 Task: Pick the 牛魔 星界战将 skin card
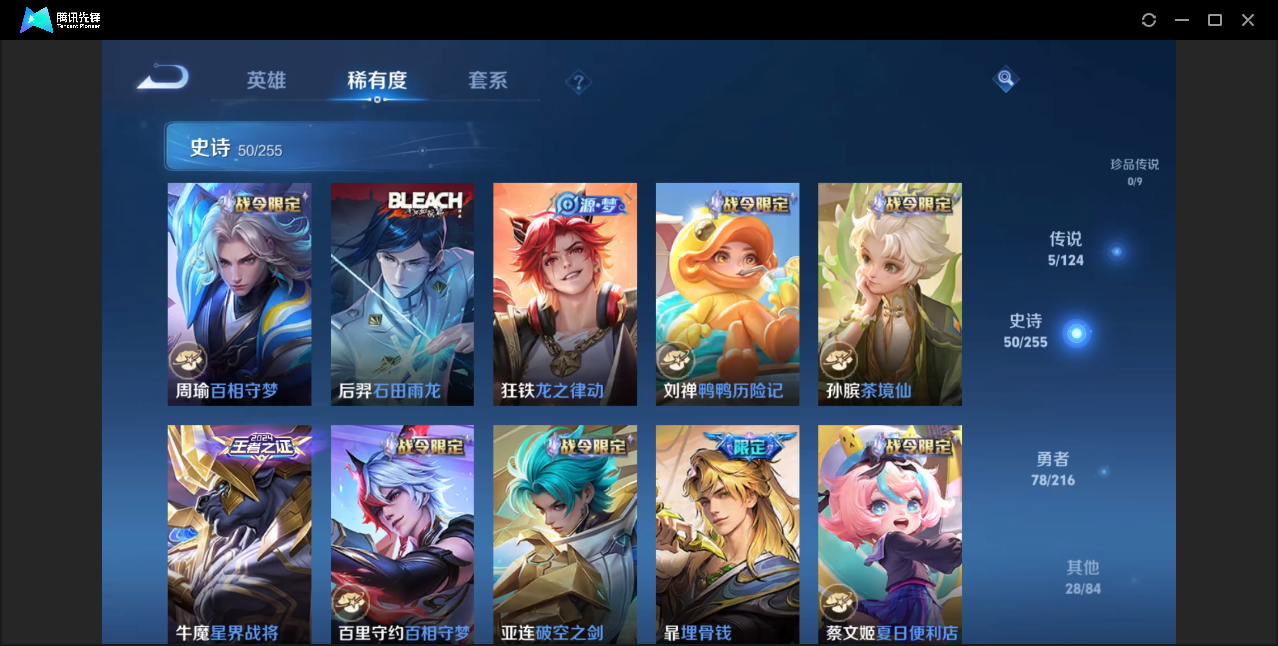(x=239, y=535)
